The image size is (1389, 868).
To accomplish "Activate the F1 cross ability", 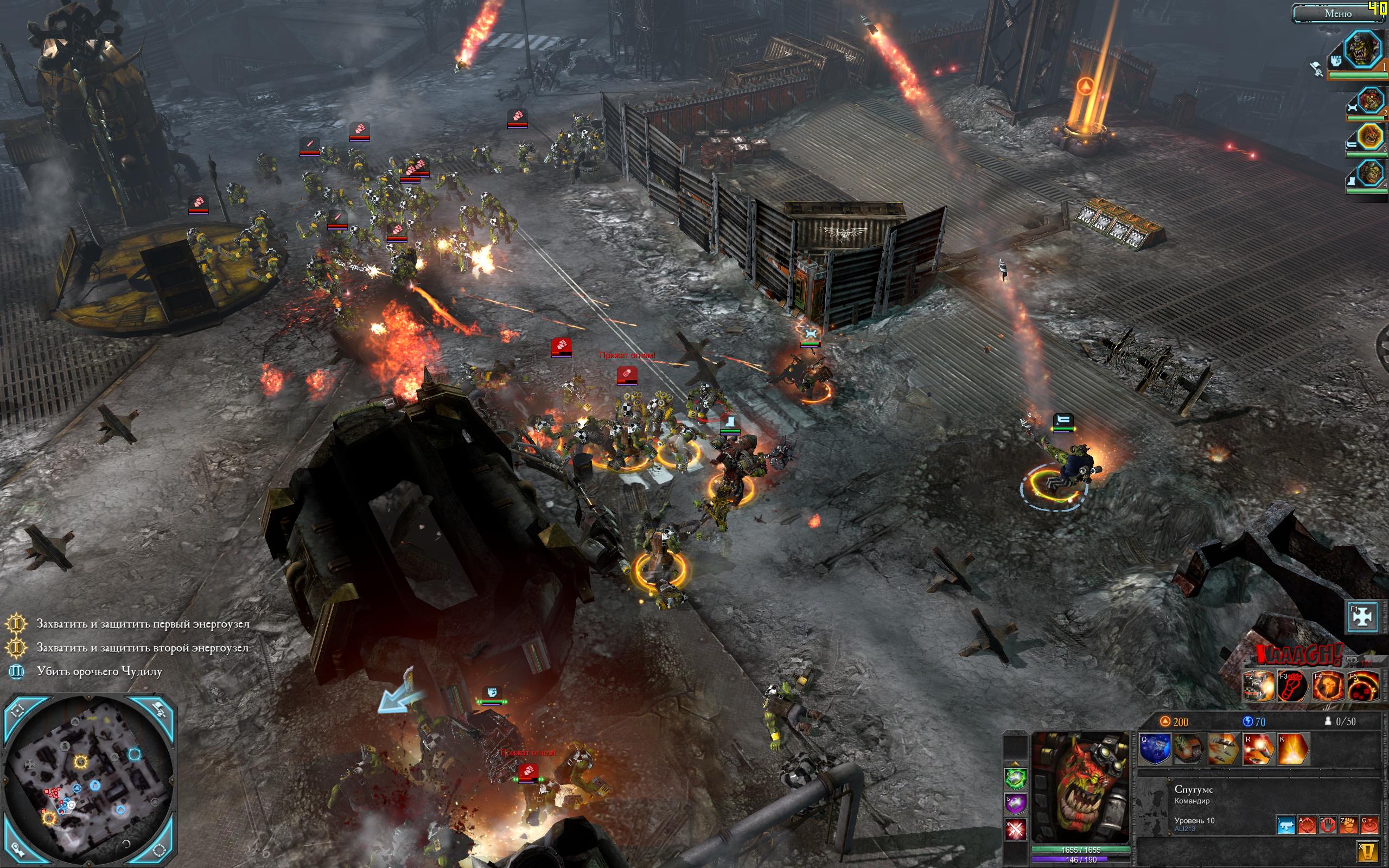I will click(x=1362, y=616).
